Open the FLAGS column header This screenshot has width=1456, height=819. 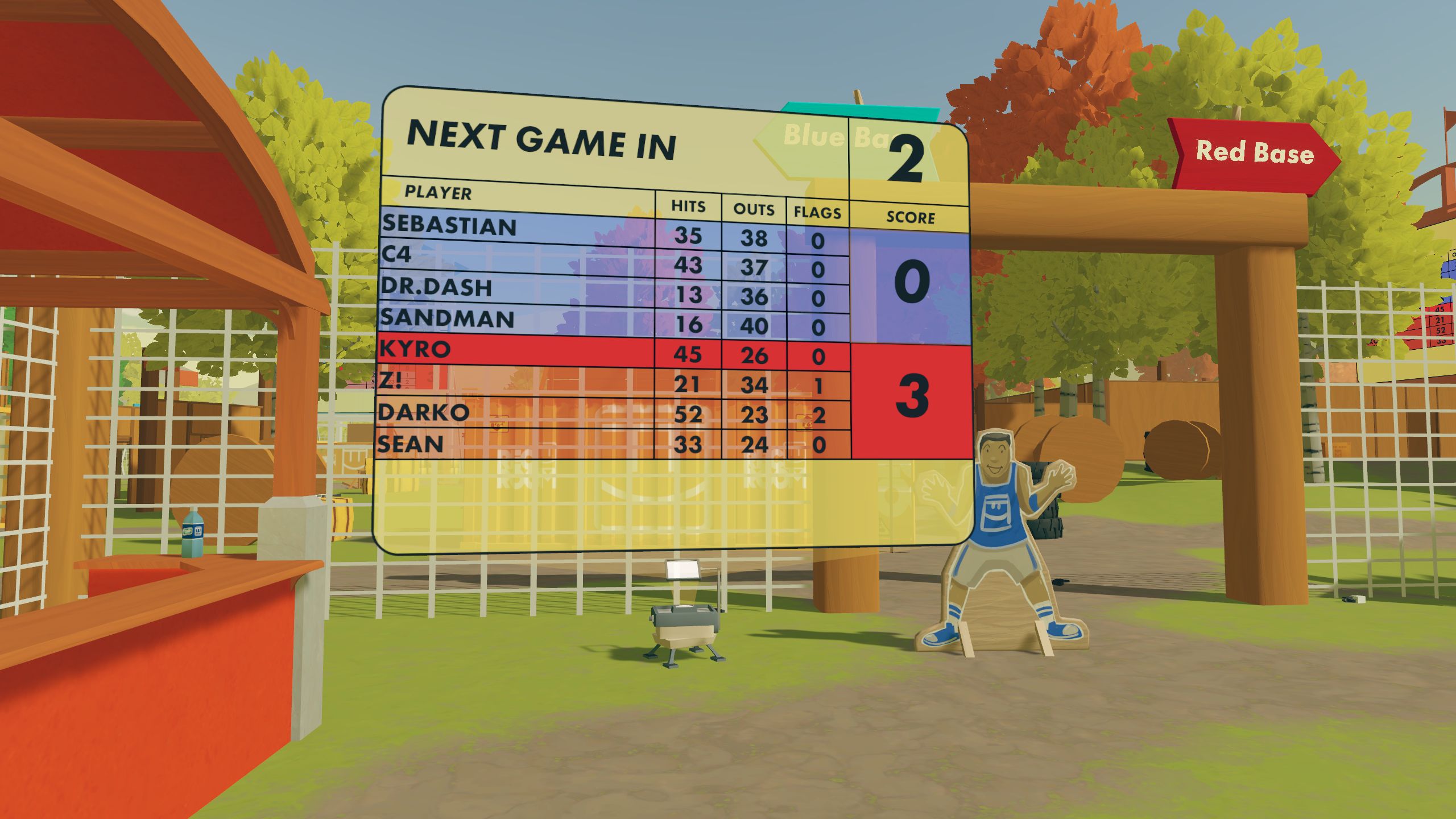[814, 212]
